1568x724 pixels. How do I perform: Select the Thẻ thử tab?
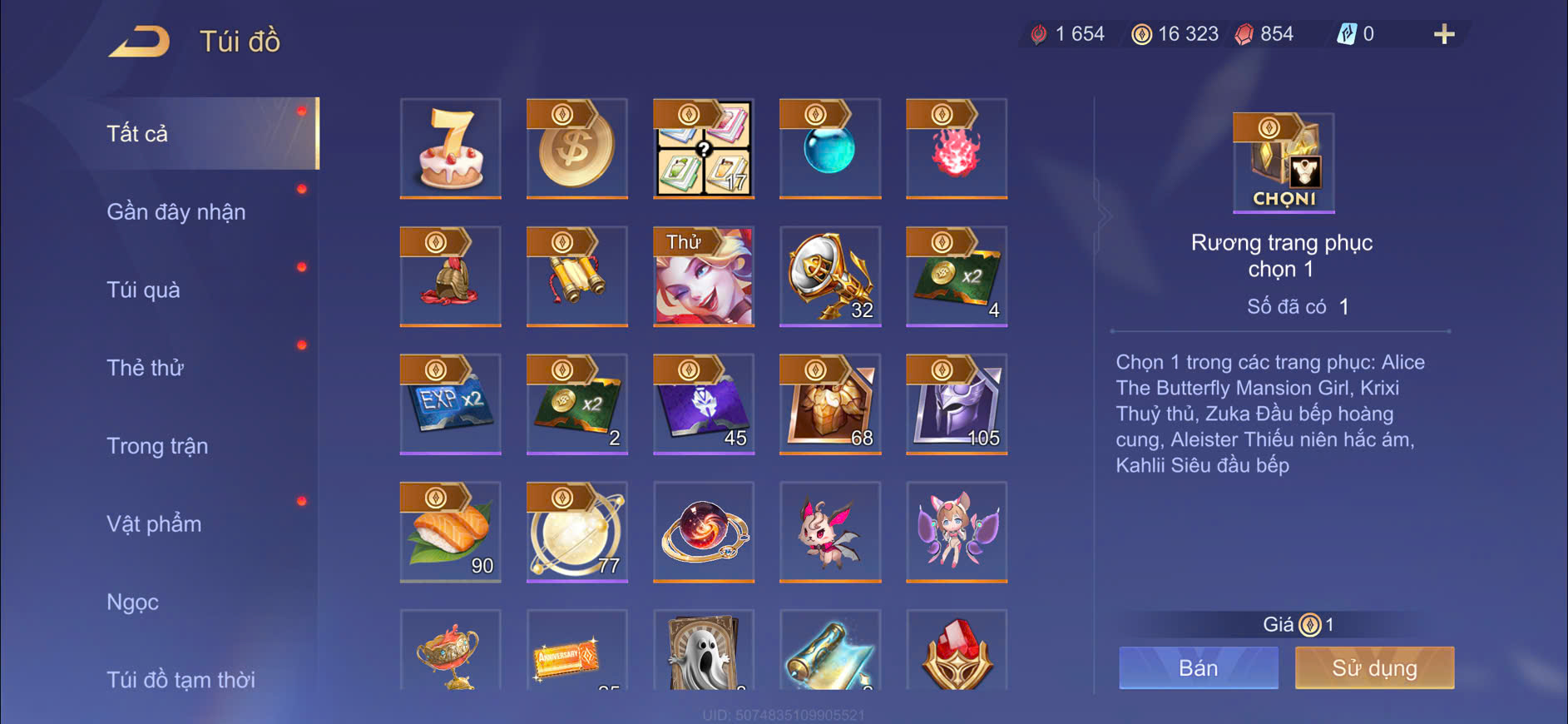click(x=145, y=368)
